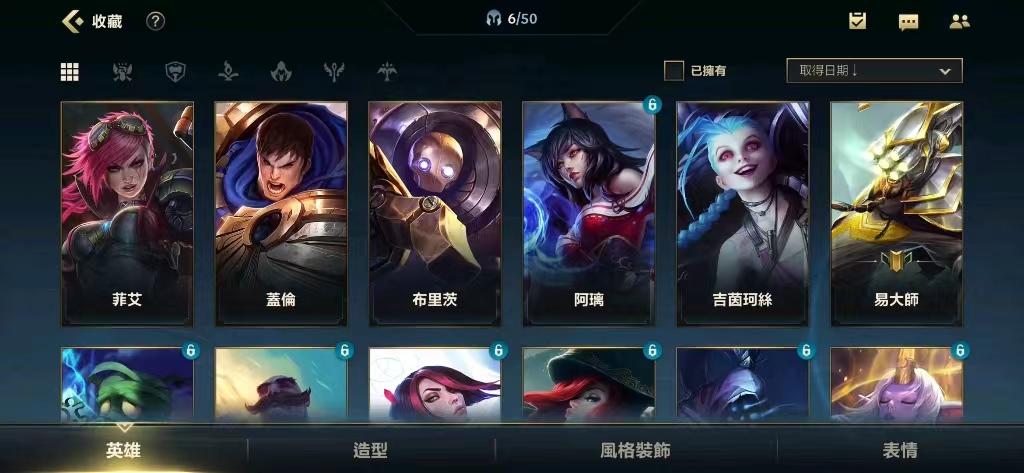This screenshot has width=1024, height=473.
Task: Open the friends list icon
Action: 959,21
